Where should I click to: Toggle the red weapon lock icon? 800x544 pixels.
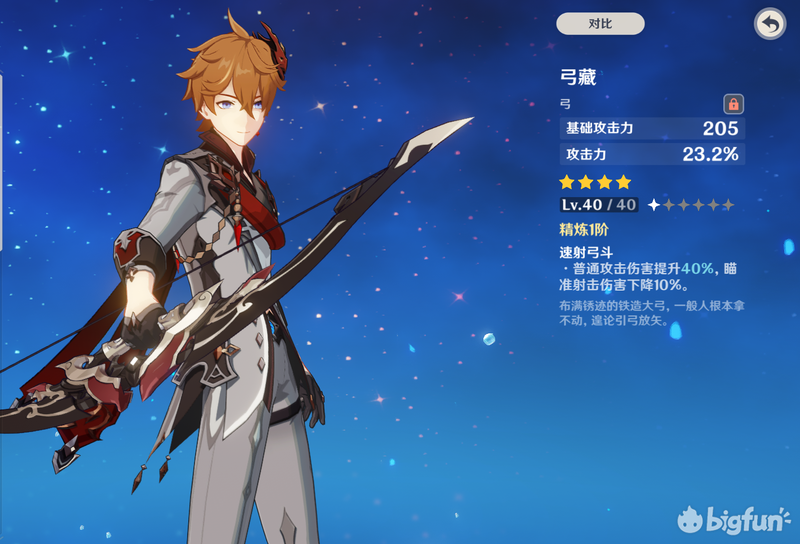[733, 103]
